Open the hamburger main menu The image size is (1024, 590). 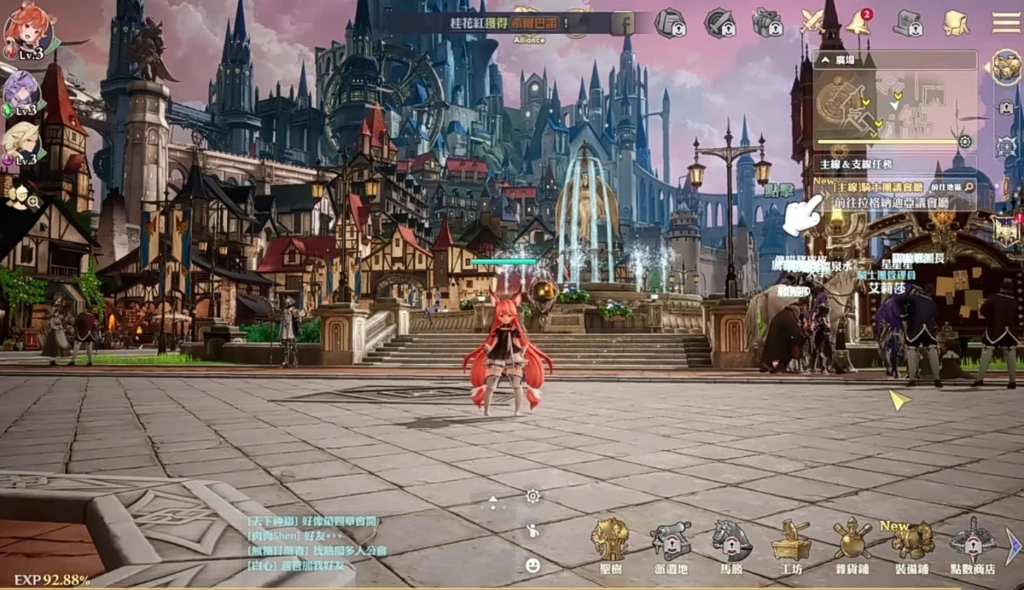(1005, 22)
